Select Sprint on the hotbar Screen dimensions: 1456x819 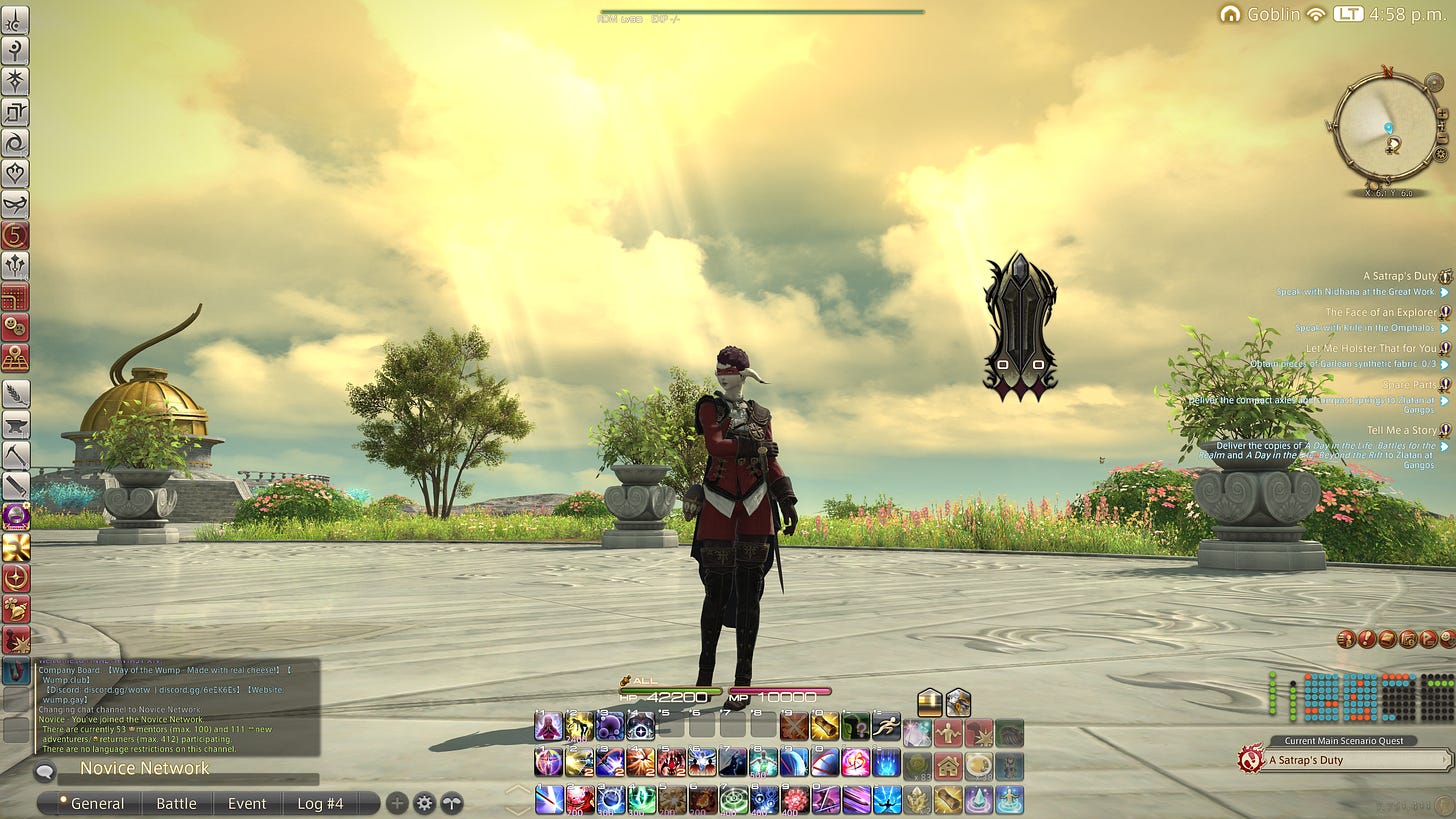coord(888,728)
